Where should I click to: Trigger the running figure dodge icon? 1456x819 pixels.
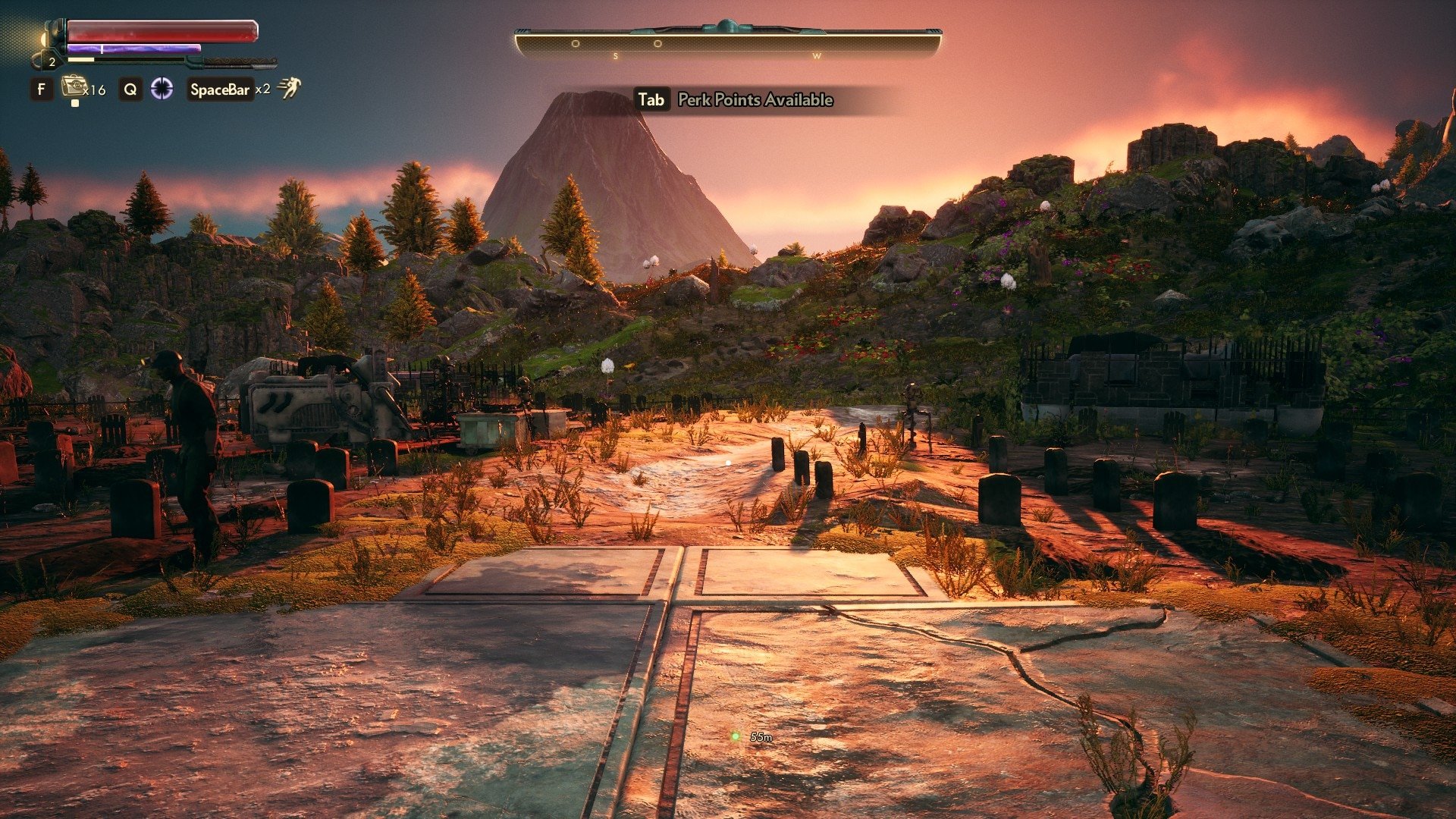coord(289,88)
